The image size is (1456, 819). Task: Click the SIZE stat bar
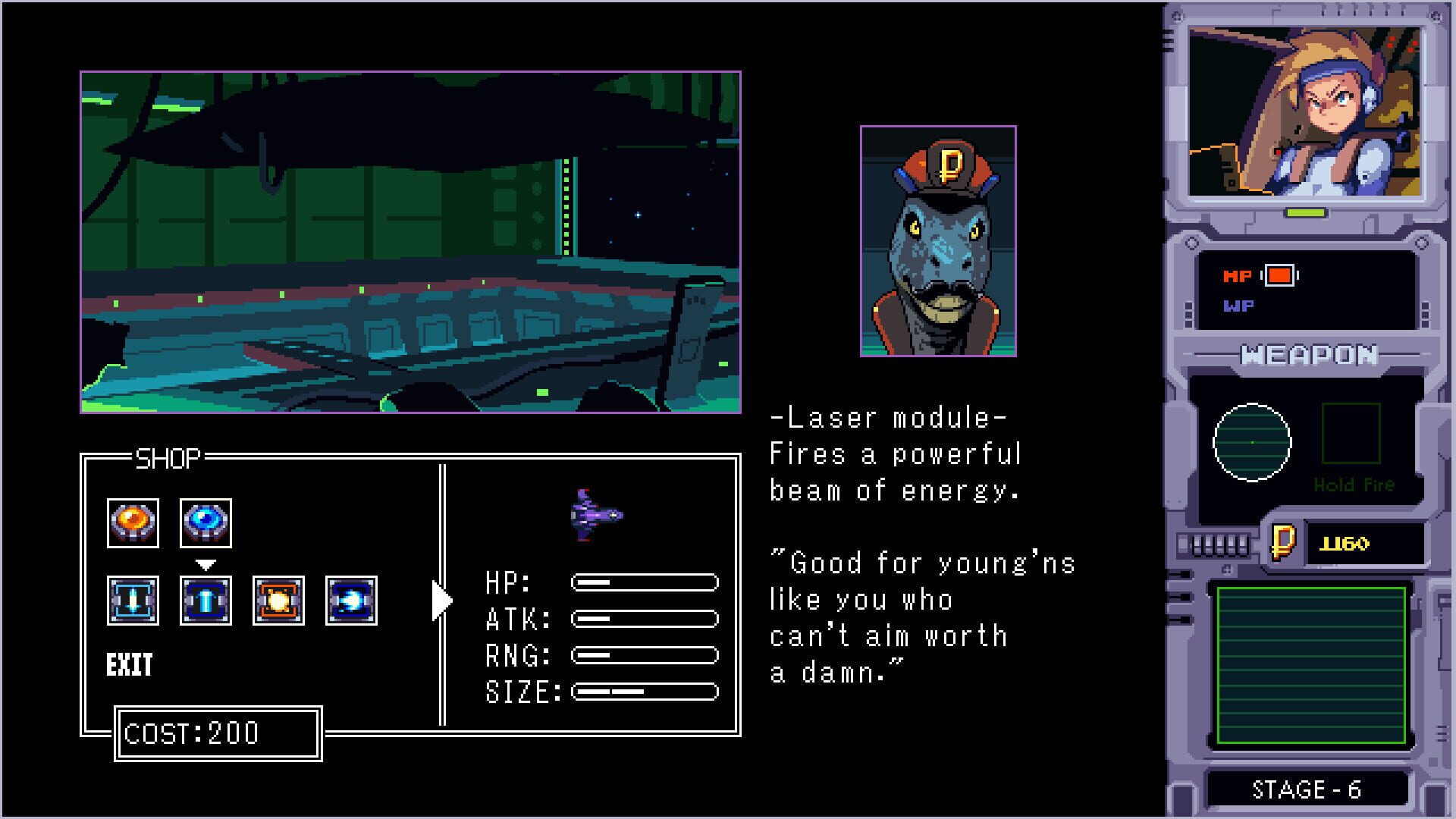coord(645,691)
